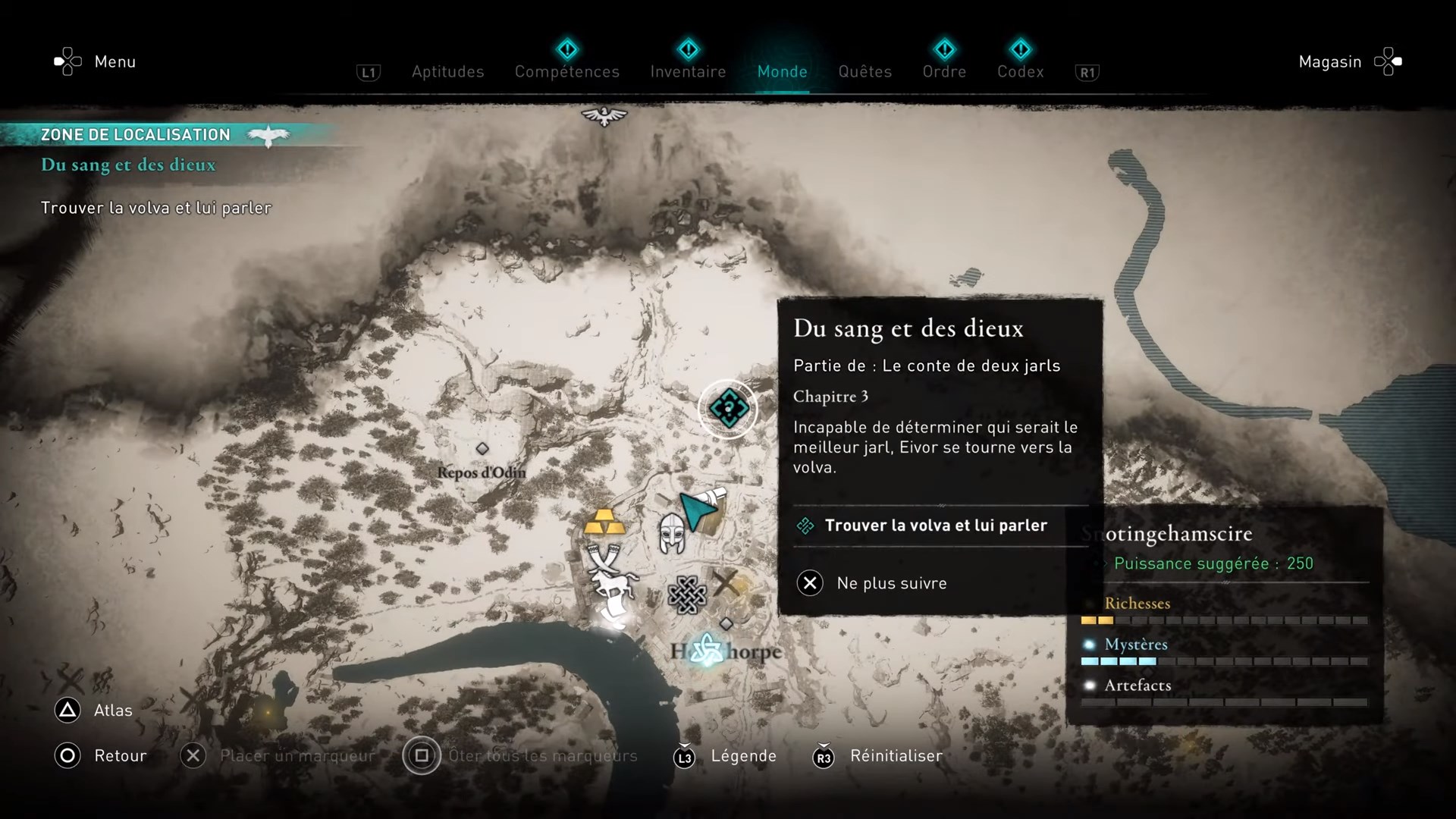The height and width of the screenshot is (819, 1456).
Task: Open the Quêtes tab
Action: [x=864, y=71]
